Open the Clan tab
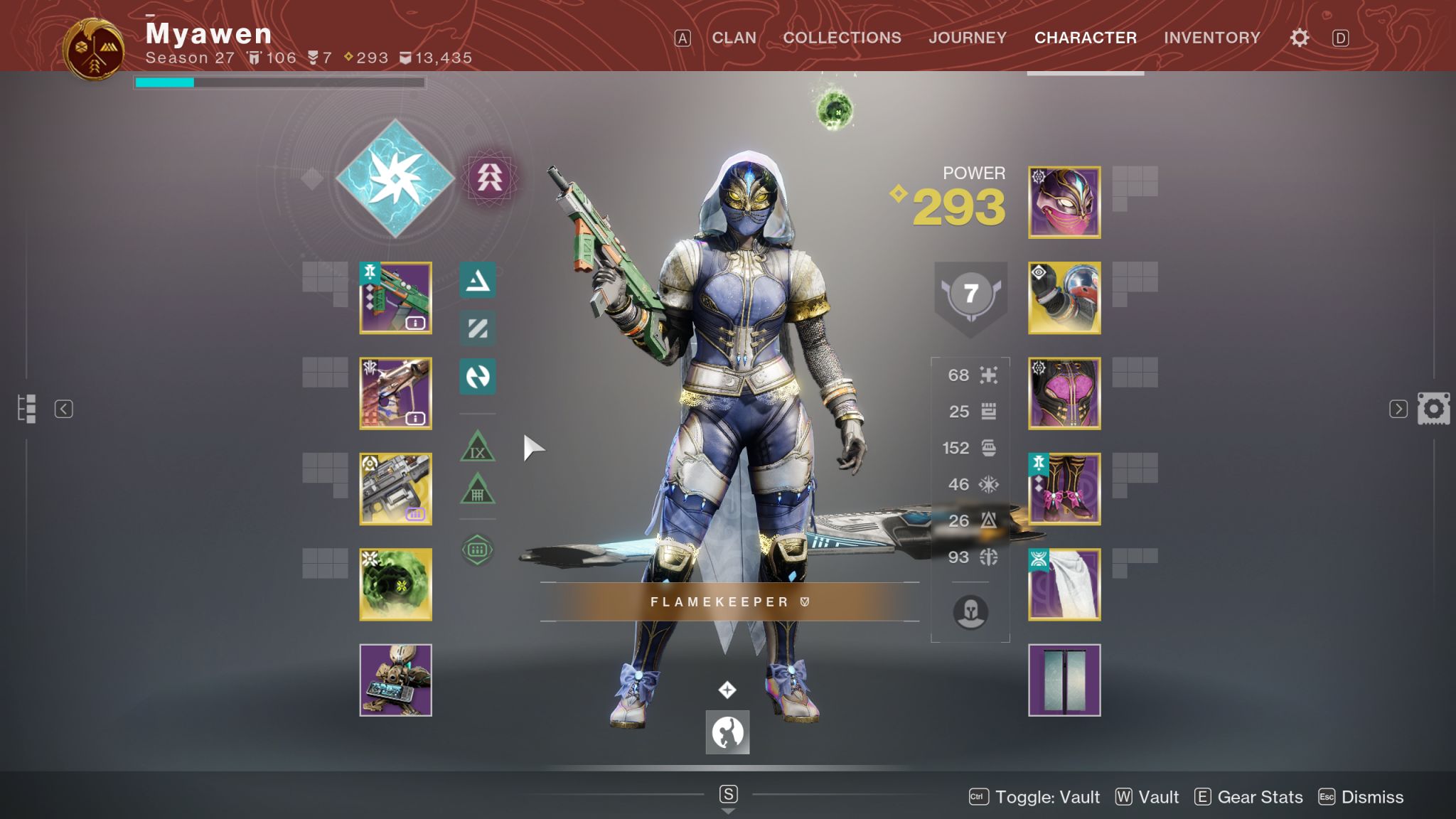The height and width of the screenshot is (819, 1456). (734, 38)
